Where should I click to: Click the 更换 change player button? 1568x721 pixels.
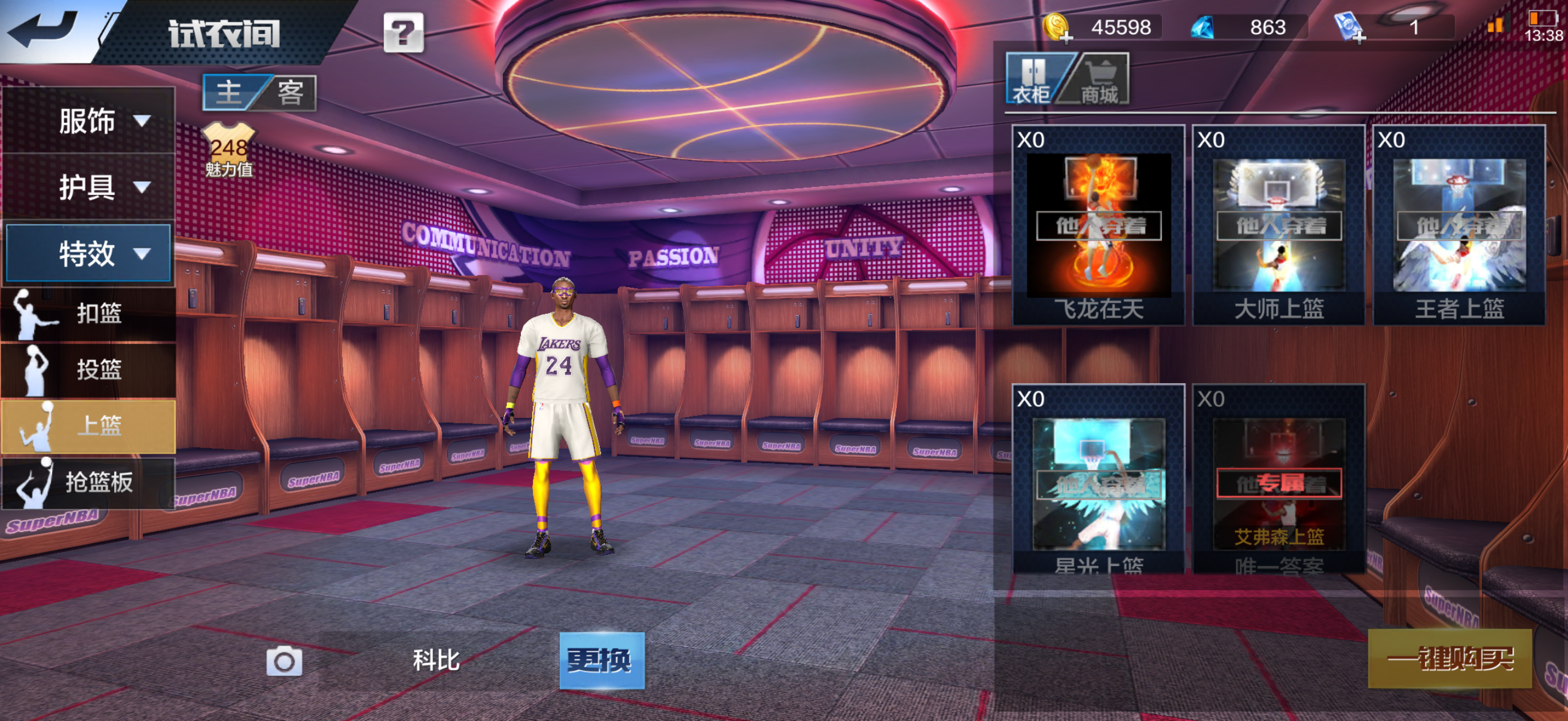(602, 660)
